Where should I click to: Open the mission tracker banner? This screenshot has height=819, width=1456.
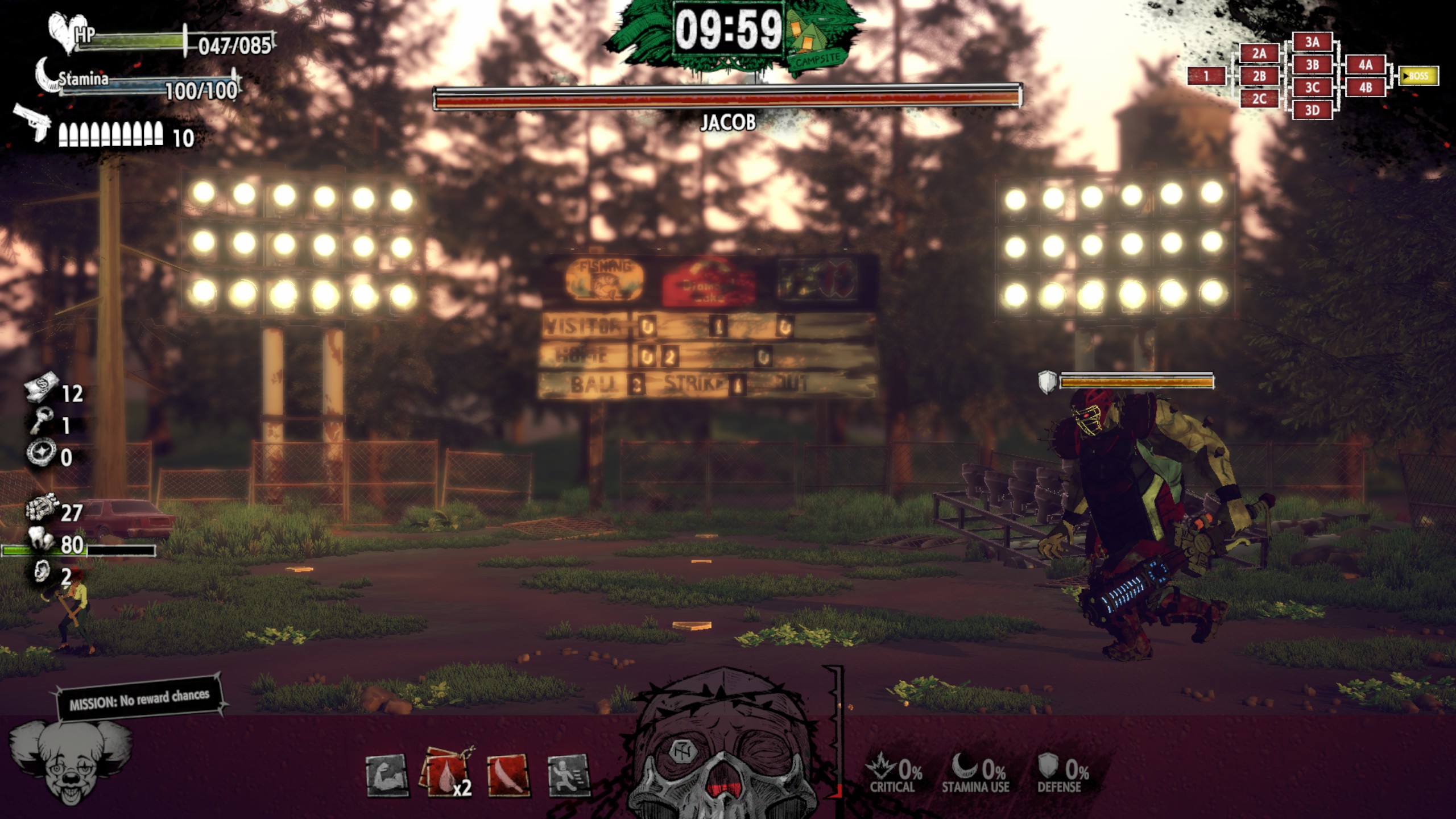(139, 698)
